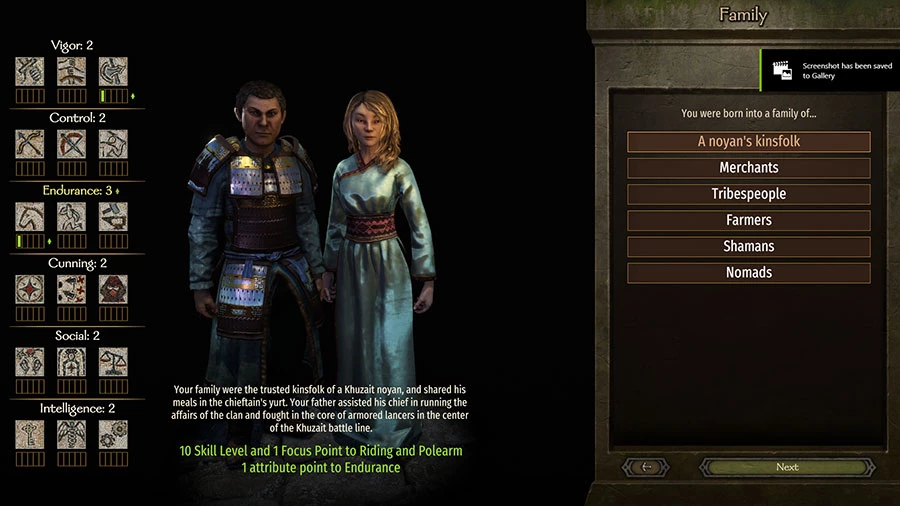Click the Polearm skill icon under Vigor
900x506 pixels.
113,71
